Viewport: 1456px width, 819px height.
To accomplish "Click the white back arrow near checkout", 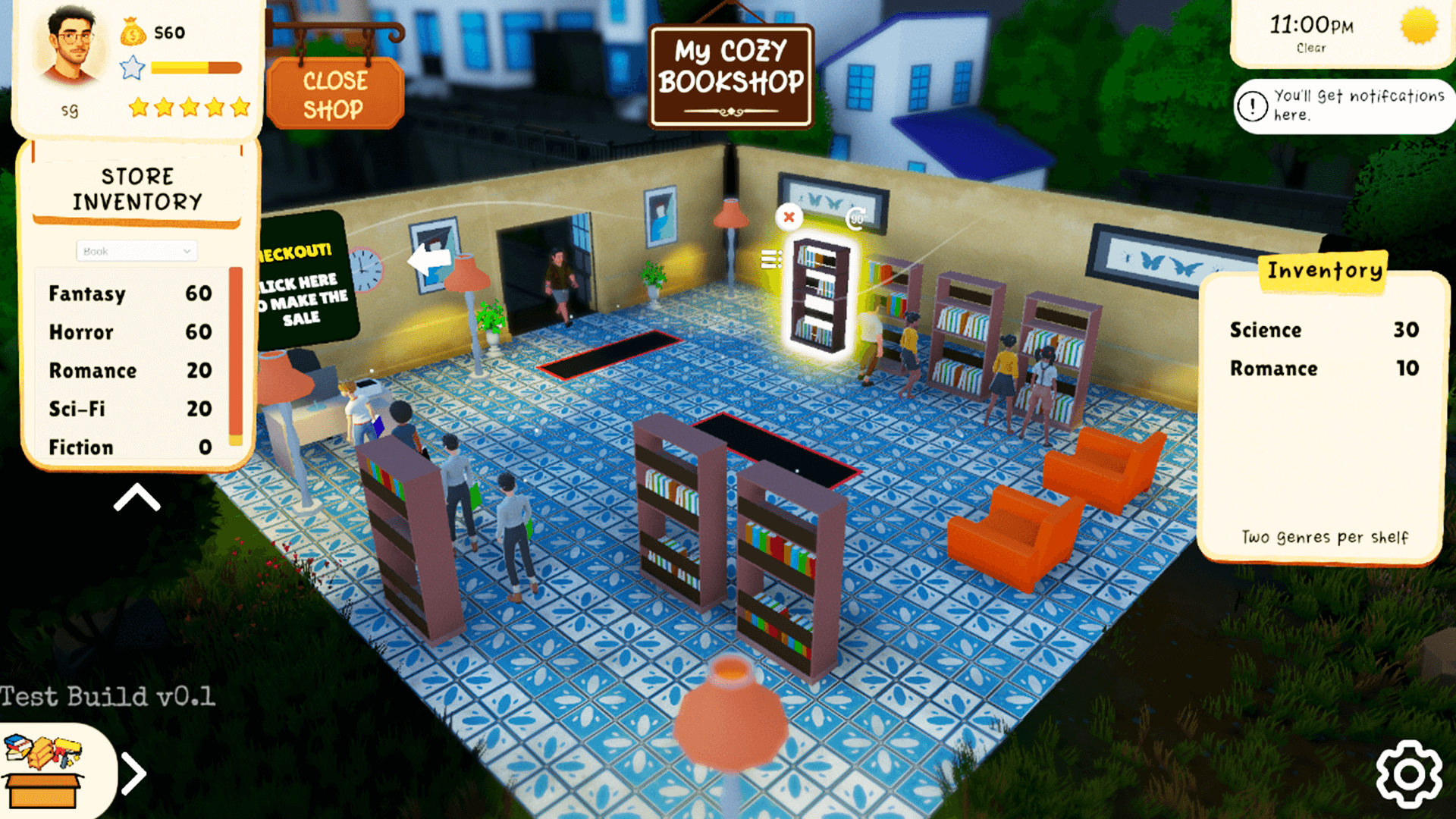I will pyautogui.click(x=429, y=260).
